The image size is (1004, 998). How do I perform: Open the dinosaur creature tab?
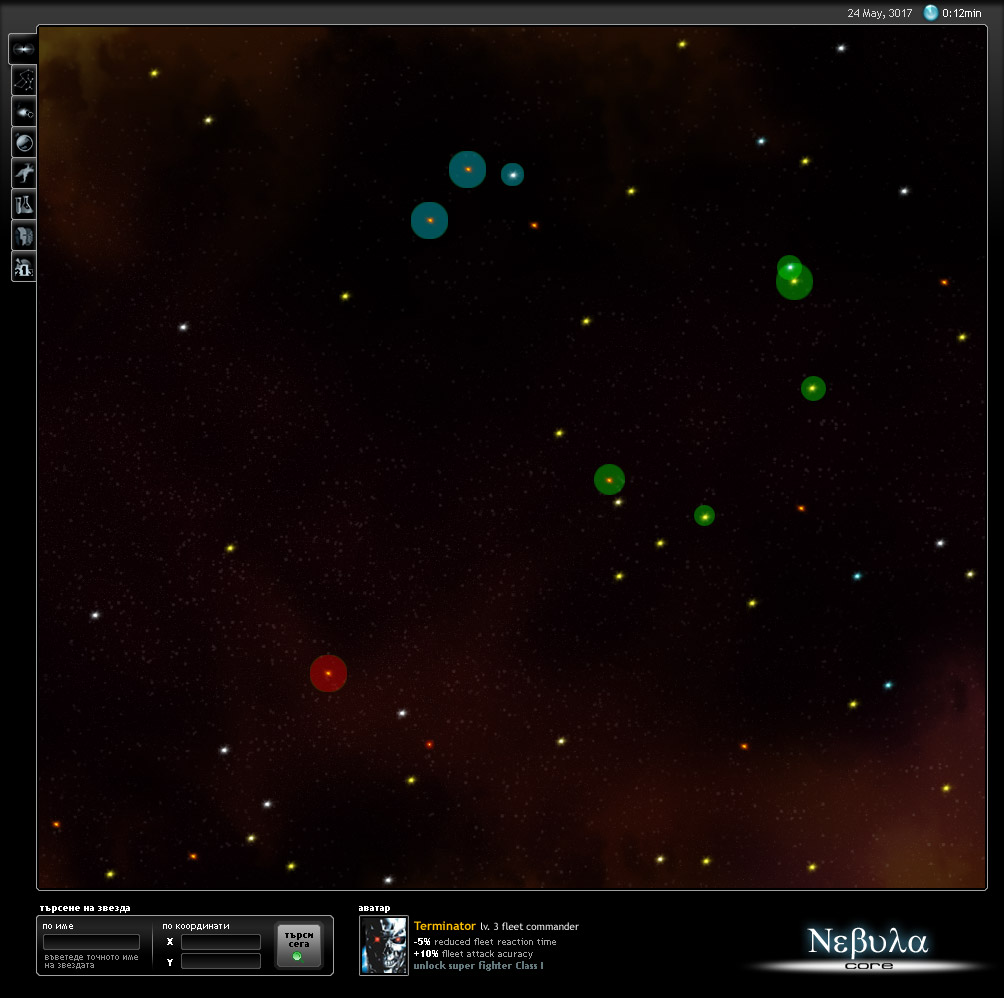[x=23, y=173]
